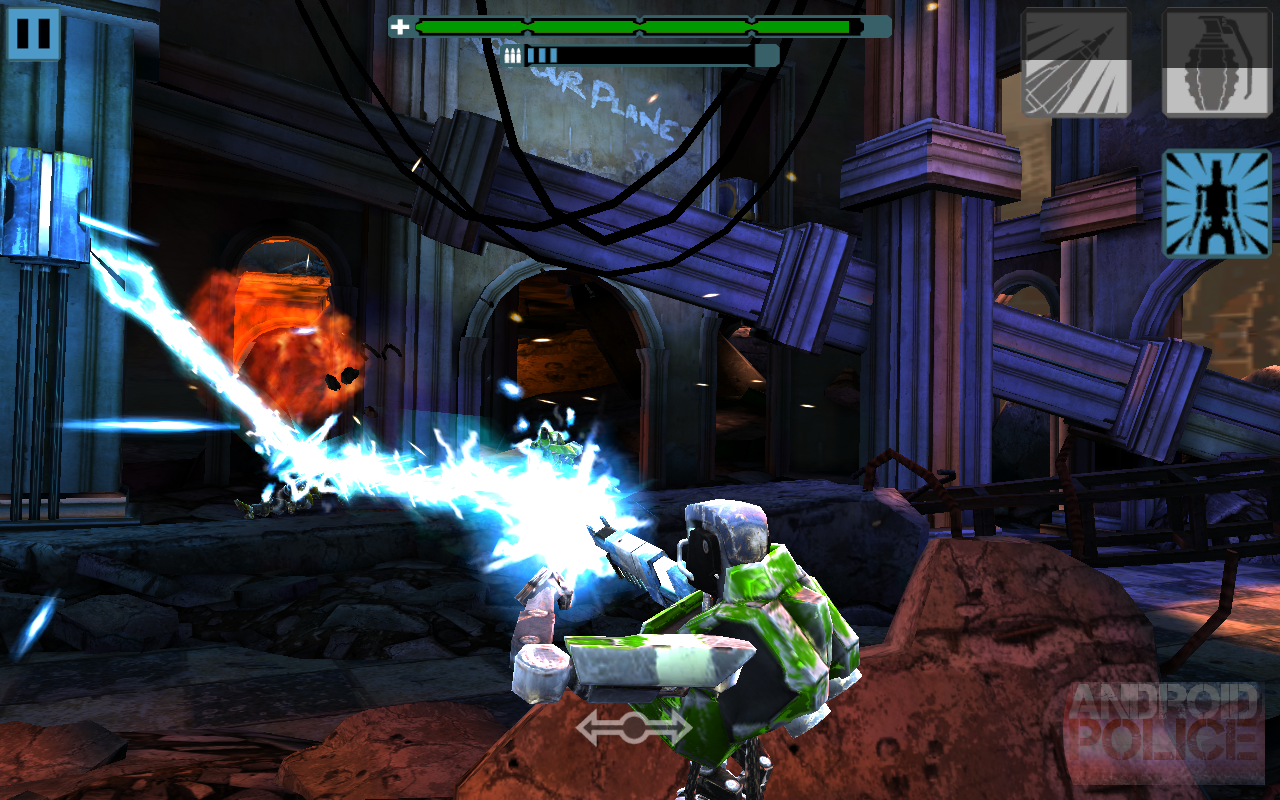Image resolution: width=1280 pixels, height=800 pixels.
Task: Select the bullets icon on the ammo bar
Action: pyautogui.click(x=514, y=53)
